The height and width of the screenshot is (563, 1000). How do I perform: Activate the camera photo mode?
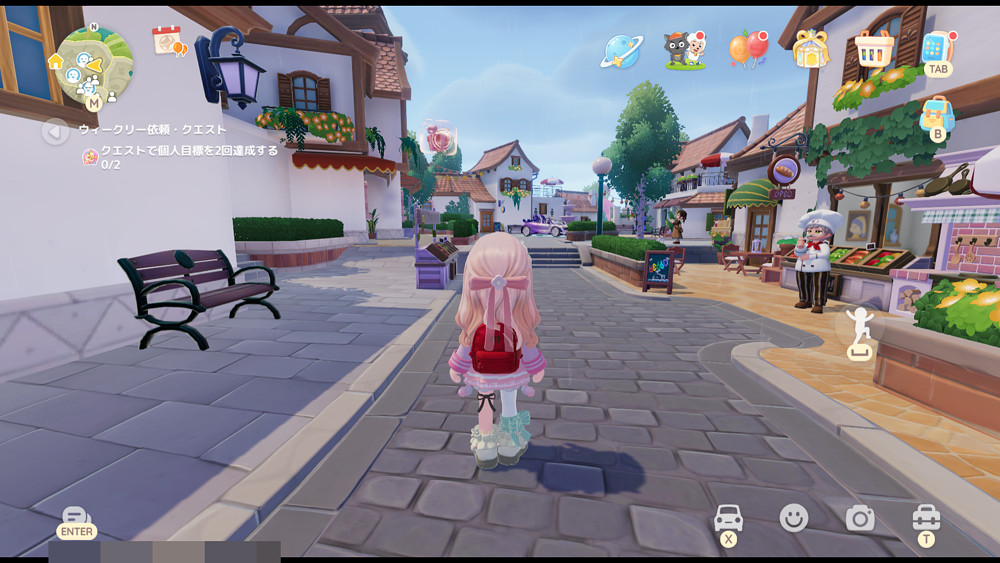(x=860, y=517)
